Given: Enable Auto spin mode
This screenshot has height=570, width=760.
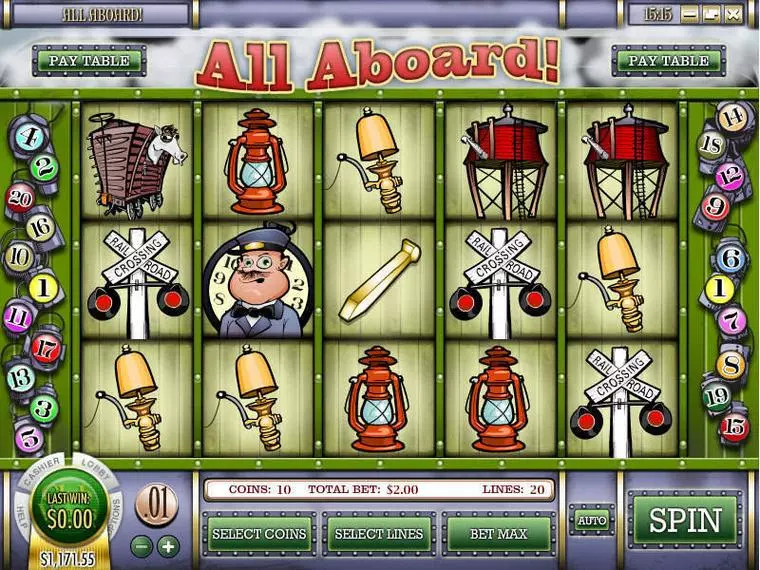Looking at the screenshot, I should pos(592,520).
